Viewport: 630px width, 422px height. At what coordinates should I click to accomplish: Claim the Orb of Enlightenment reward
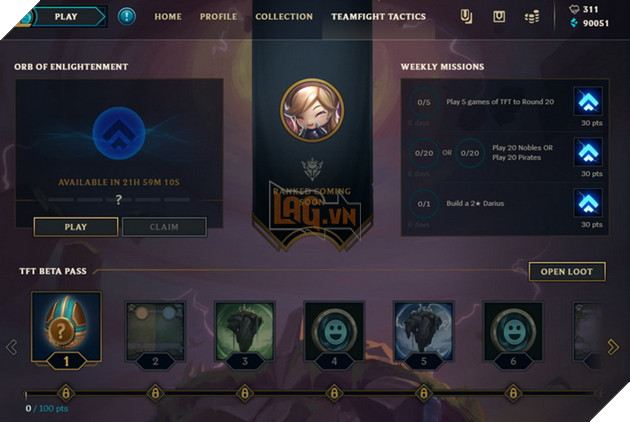pyautogui.click(x=164, y=227)
